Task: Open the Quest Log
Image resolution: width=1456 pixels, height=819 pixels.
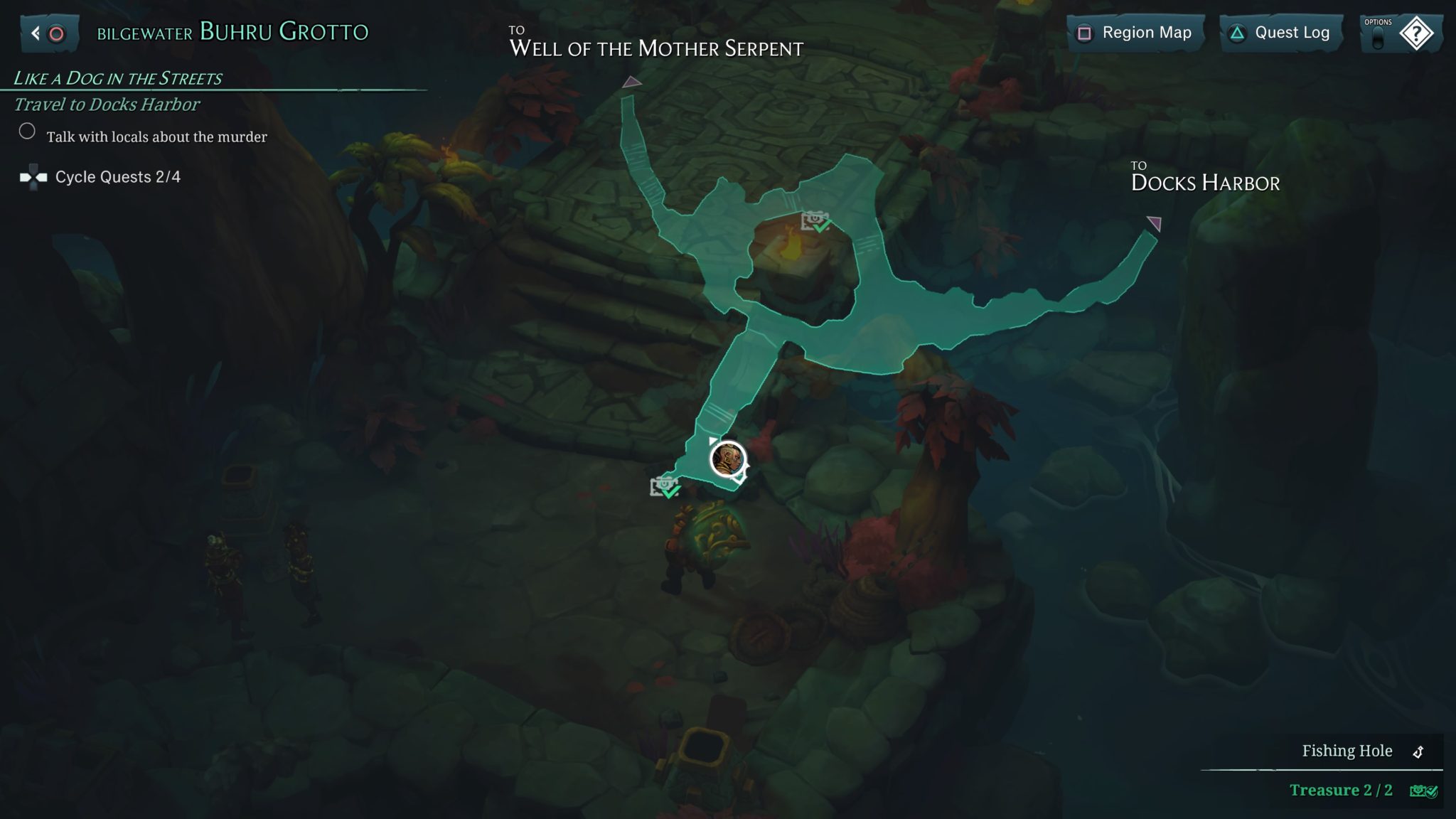Action: [x=1283, y=33]
